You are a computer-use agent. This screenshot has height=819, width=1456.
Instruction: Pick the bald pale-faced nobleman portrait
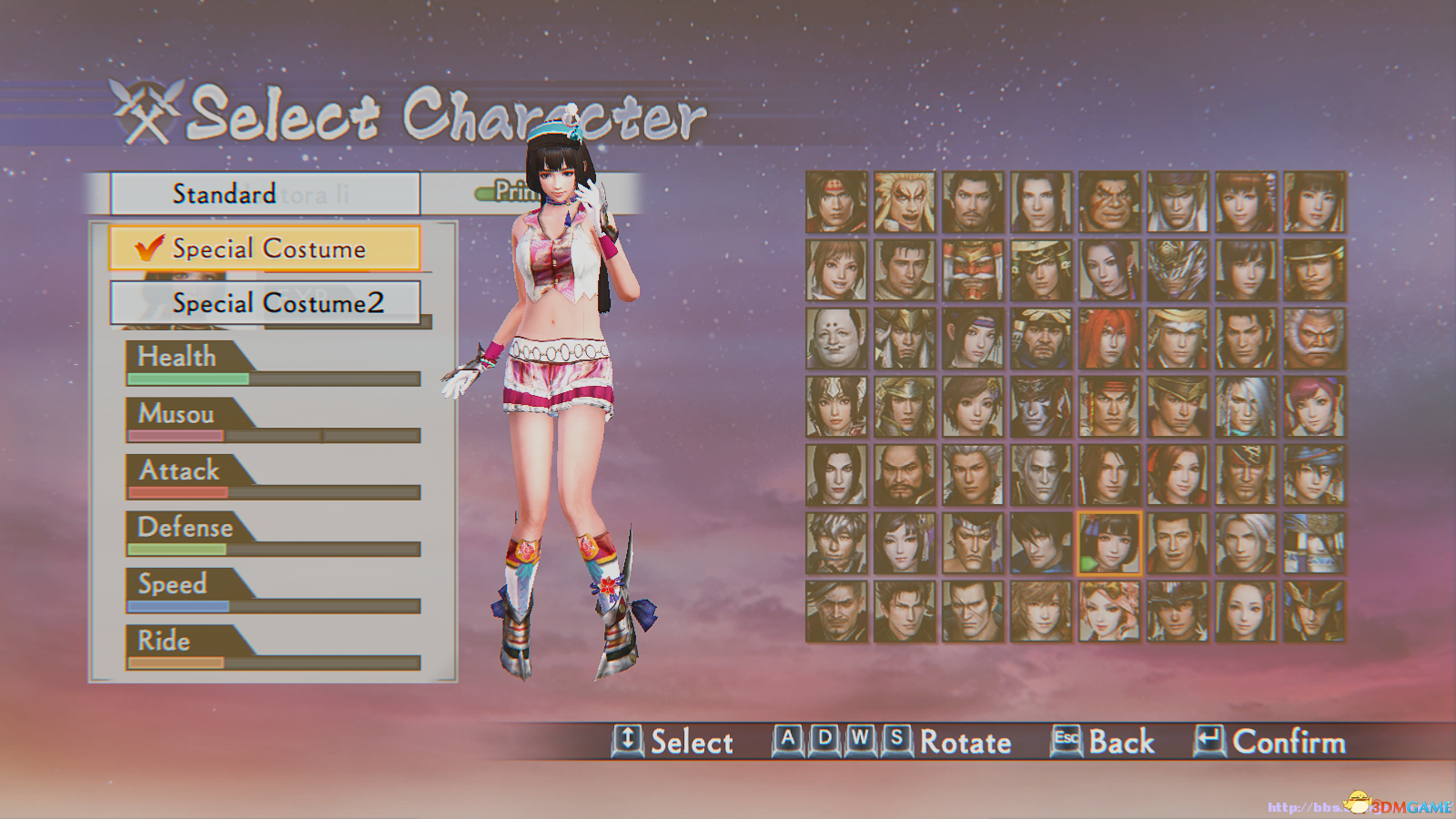[x=836, y=339]
